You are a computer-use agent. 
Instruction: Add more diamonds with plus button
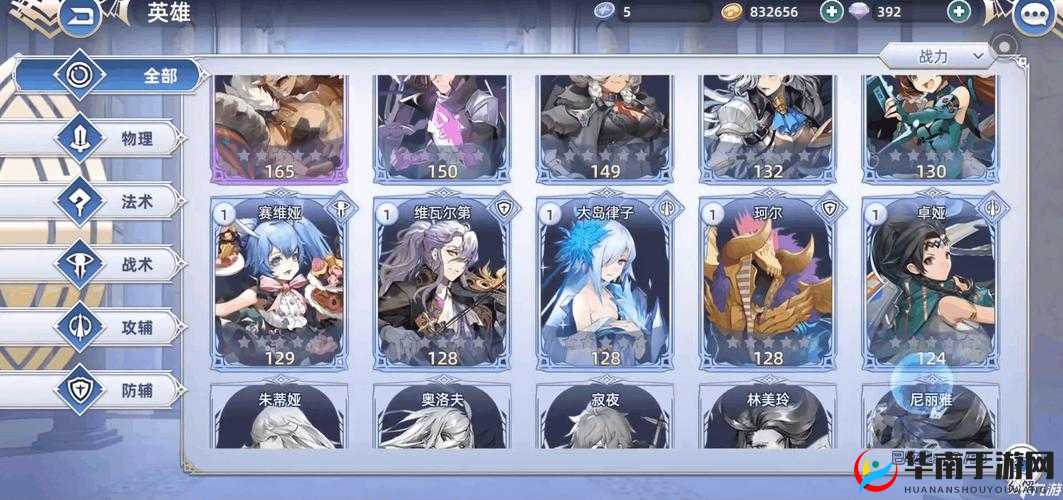pyautogui.click(x=959, y=12)
